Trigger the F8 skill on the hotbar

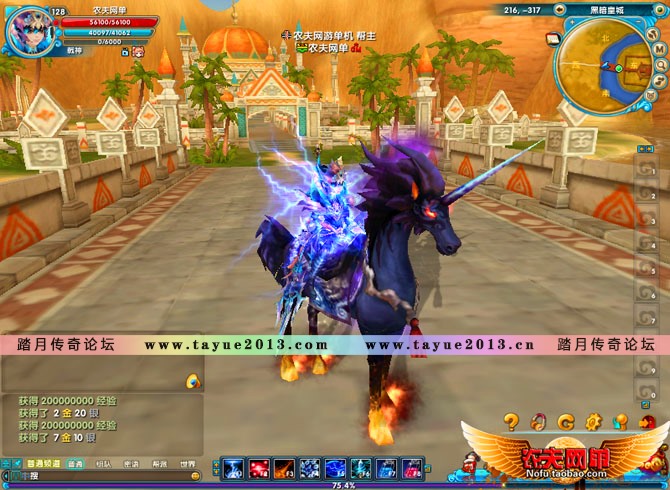tap(411, 467)
